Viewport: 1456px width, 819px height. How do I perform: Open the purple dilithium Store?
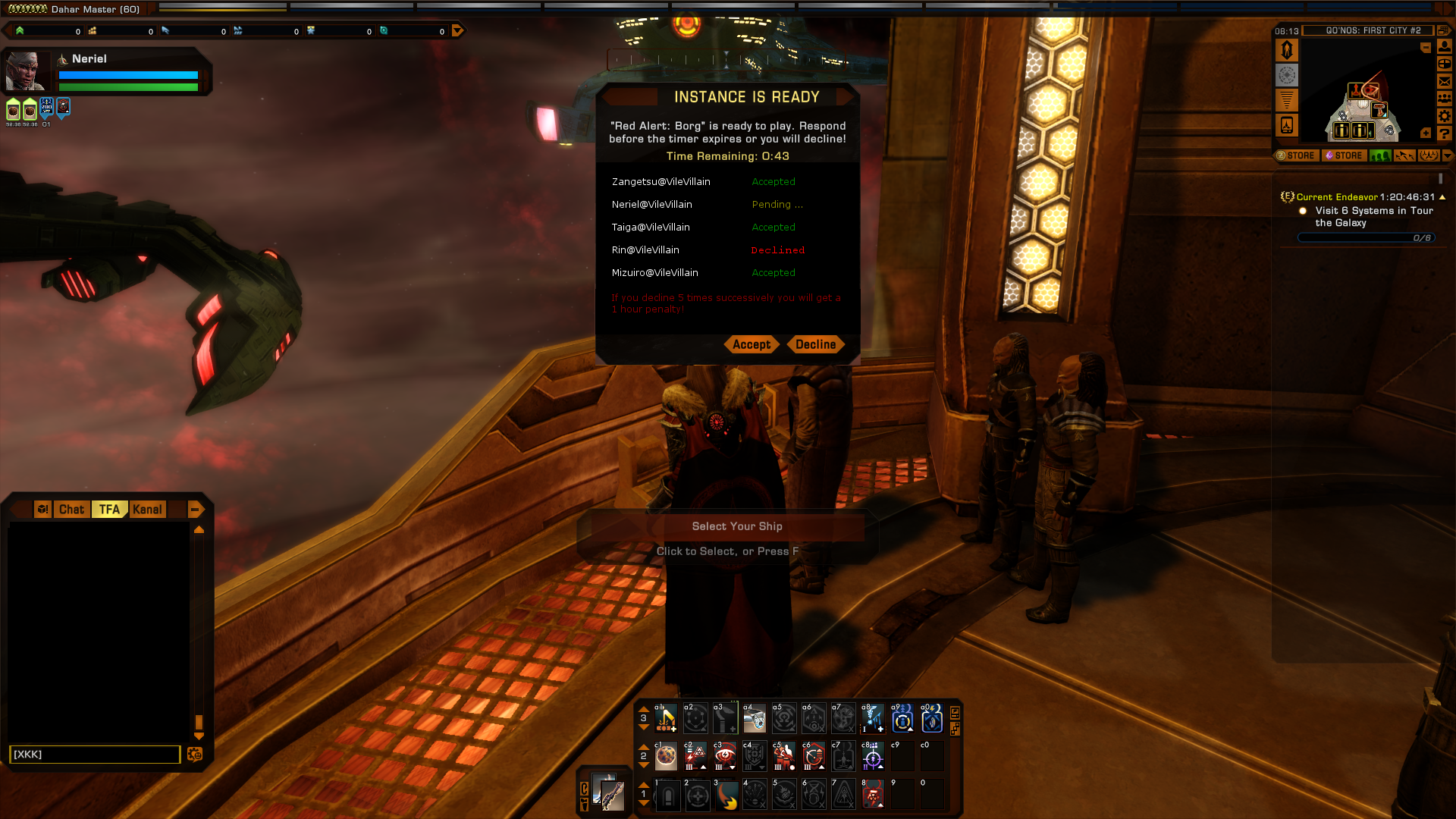pos(1344,155)
